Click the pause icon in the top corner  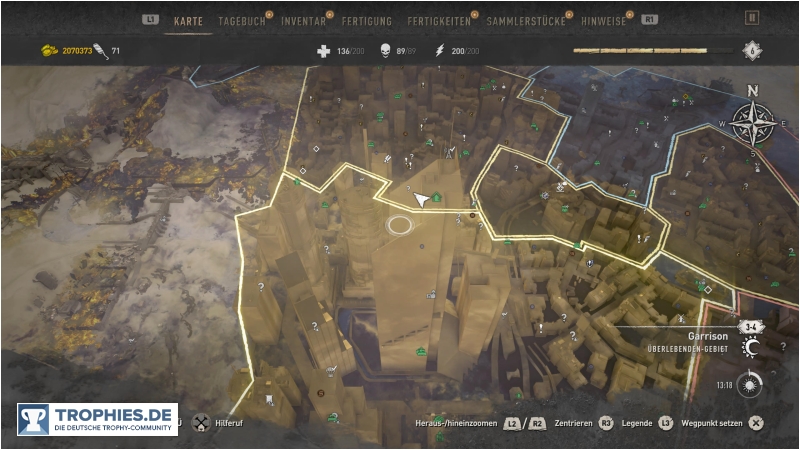tap(752, 18)
